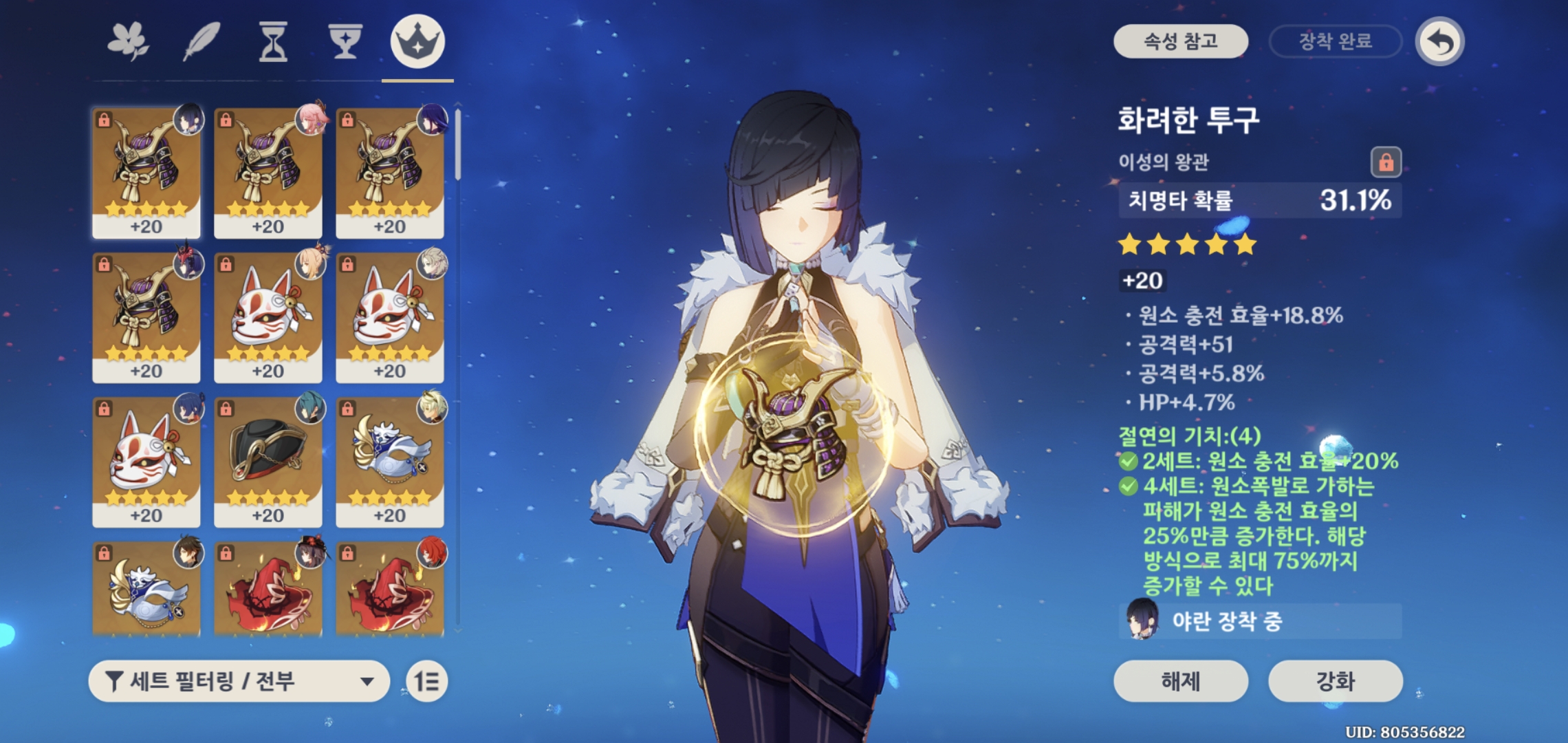The image size is (1568, 743).
Task: Click the 장착 완료 equip complete button
Action: [x=1335, y=41]
